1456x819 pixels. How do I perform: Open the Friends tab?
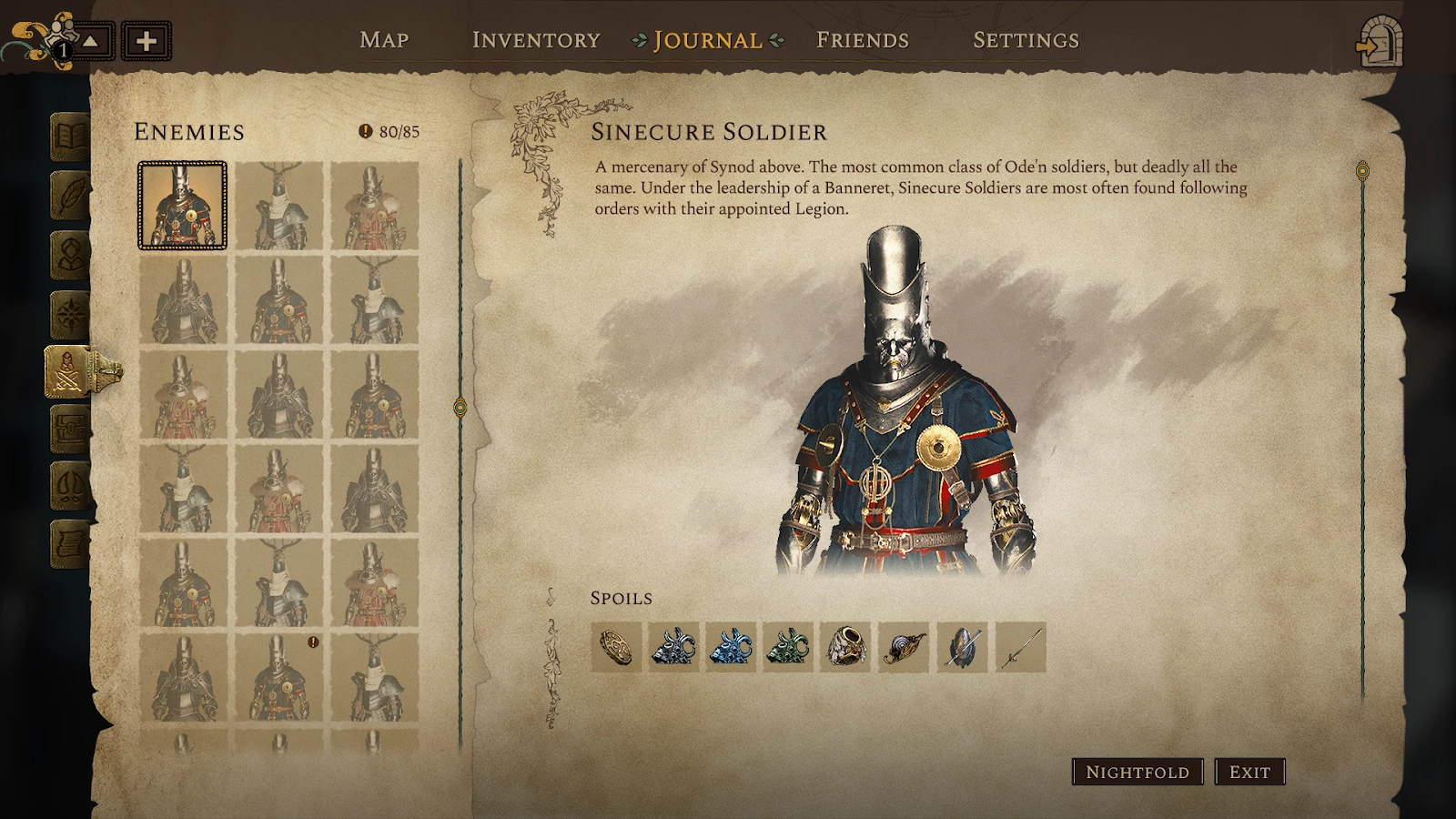[862, 40]
